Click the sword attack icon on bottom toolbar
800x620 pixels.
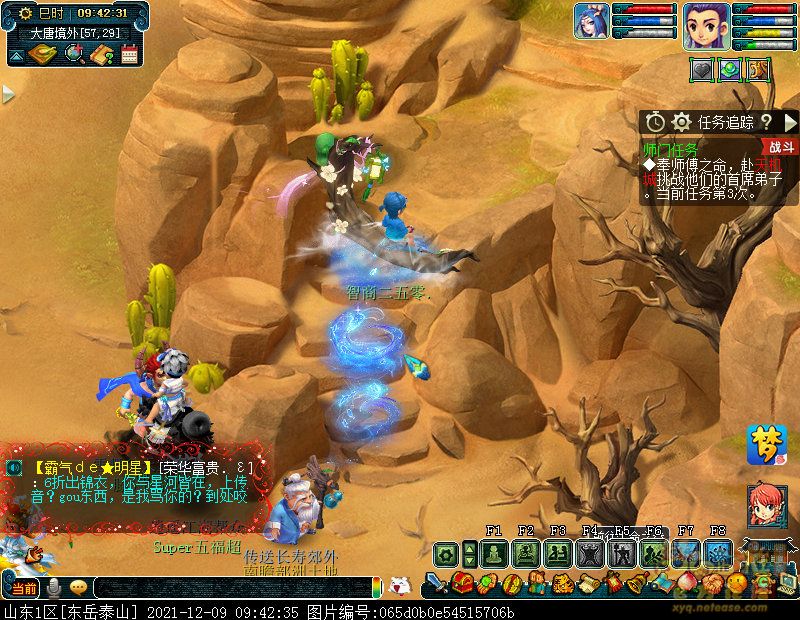point(437,583)
